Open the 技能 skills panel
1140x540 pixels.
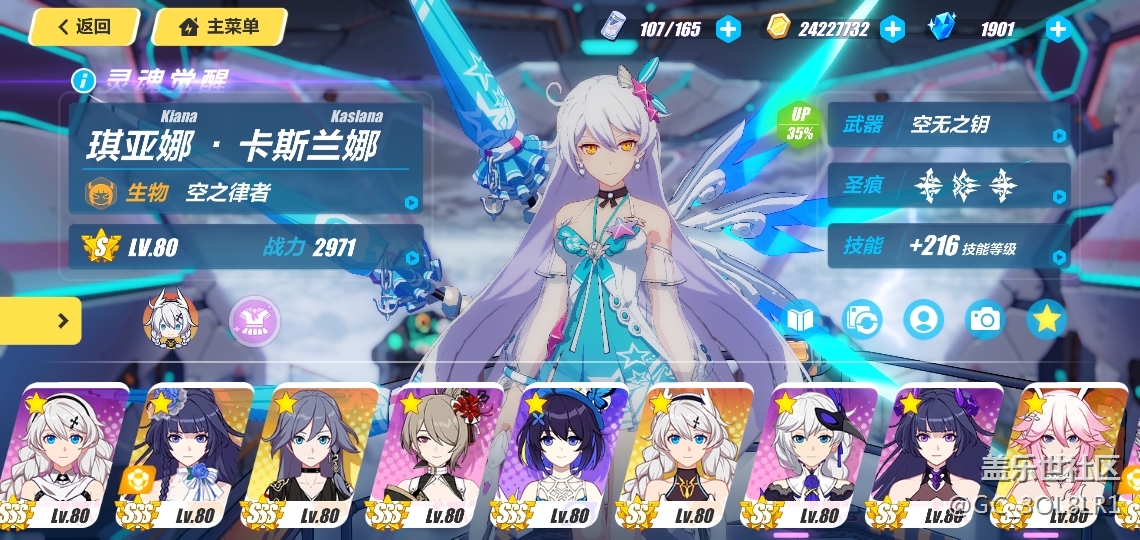tap(948, 246)
